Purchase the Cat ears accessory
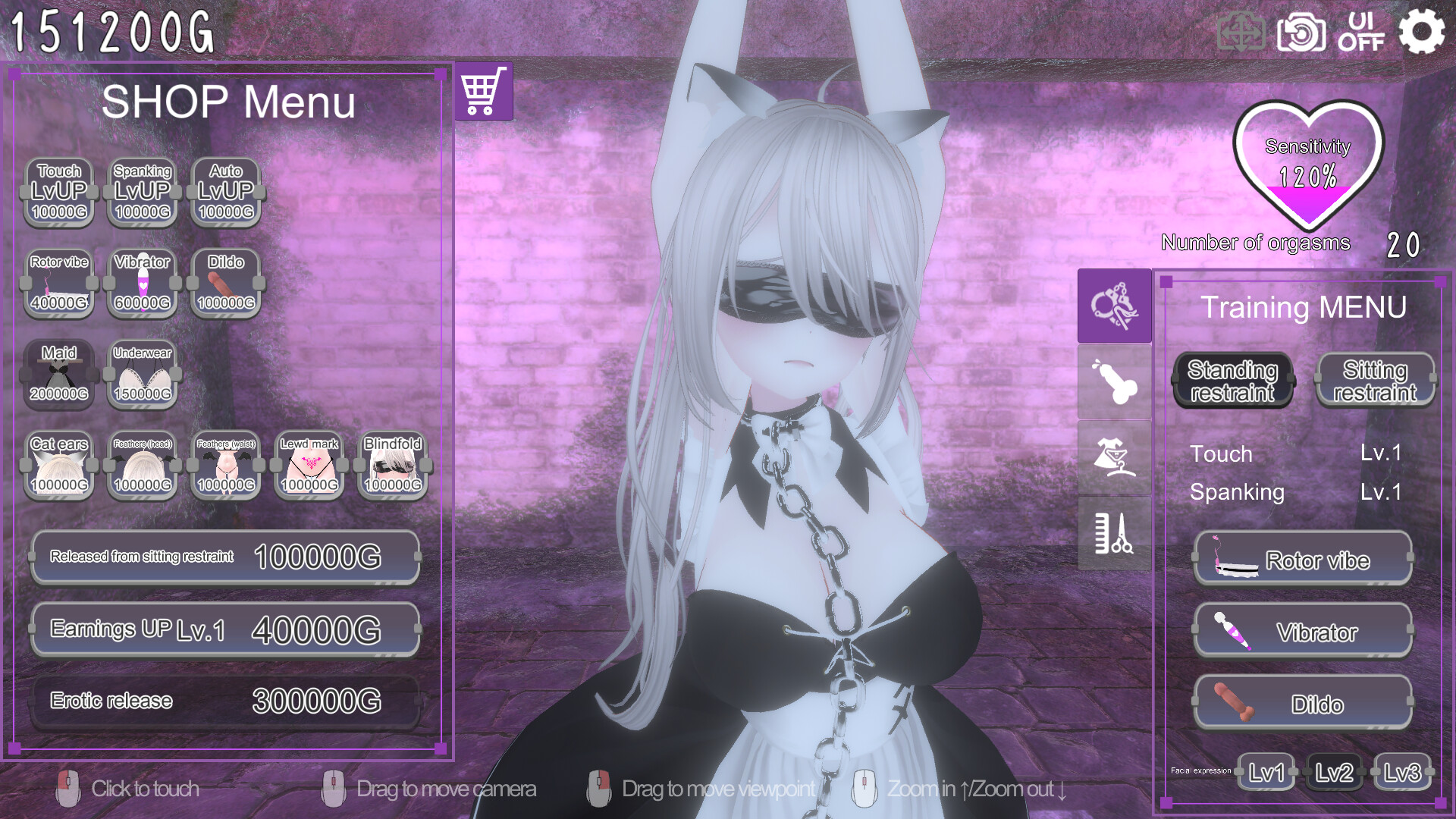 point(59,465)
